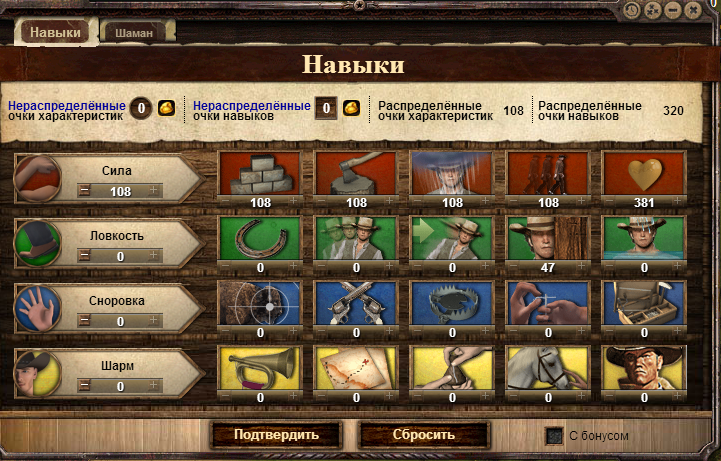721x461 pixels.
Task: Choose the axe in stump skill
Action: [356, 175]
